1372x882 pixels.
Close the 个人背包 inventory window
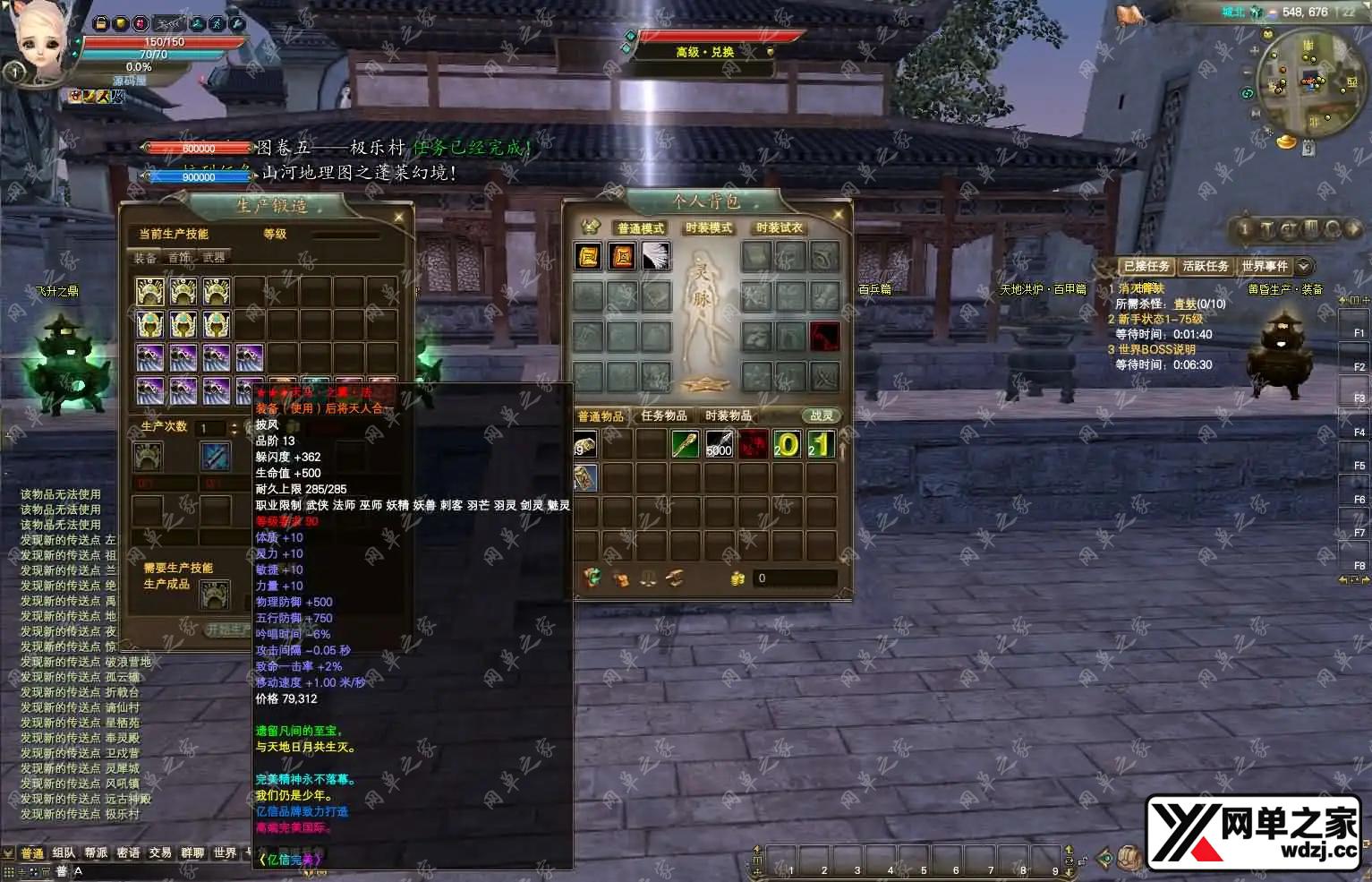coord(839,215)
